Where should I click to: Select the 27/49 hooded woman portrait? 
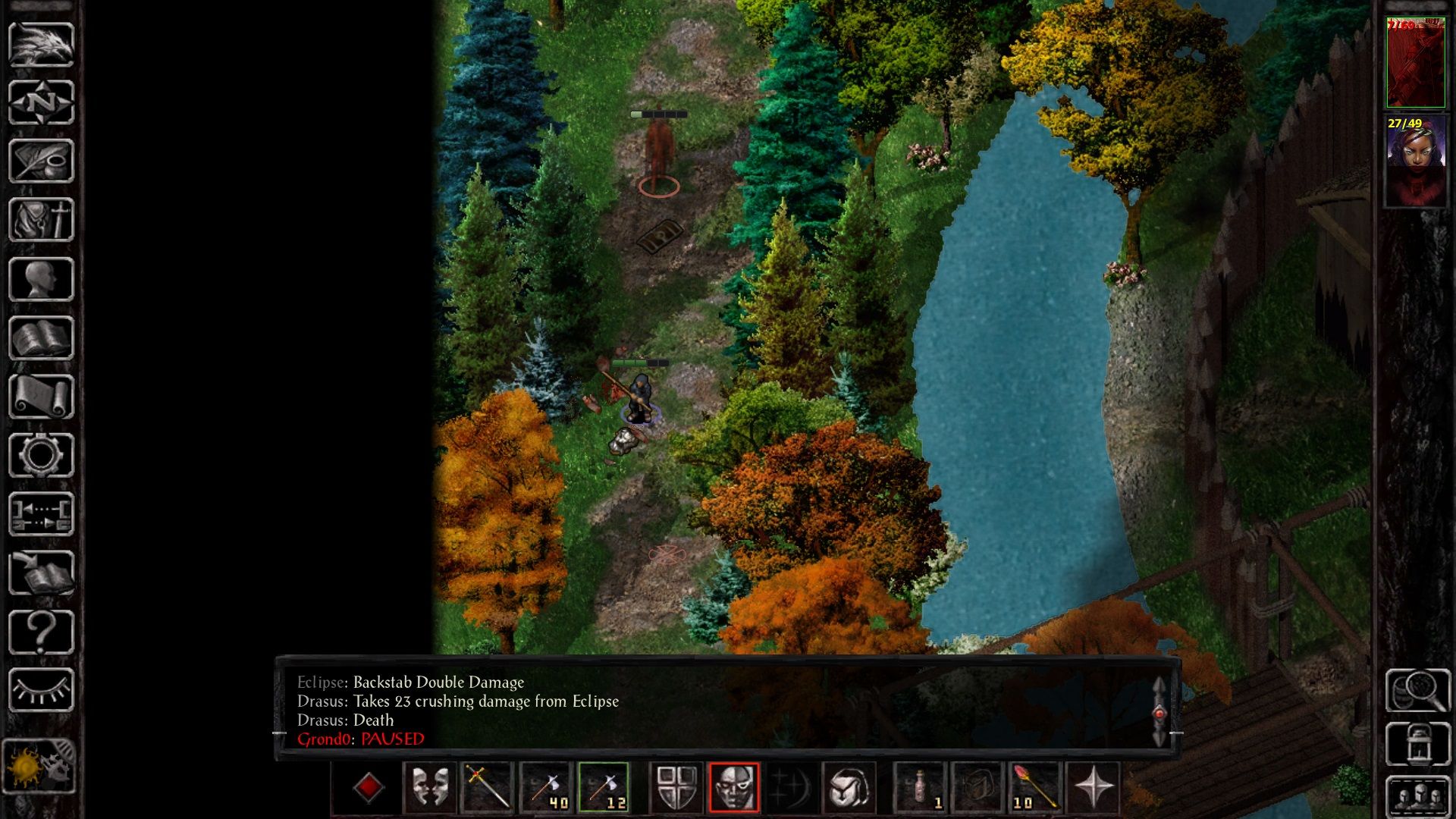(1415, 162)
